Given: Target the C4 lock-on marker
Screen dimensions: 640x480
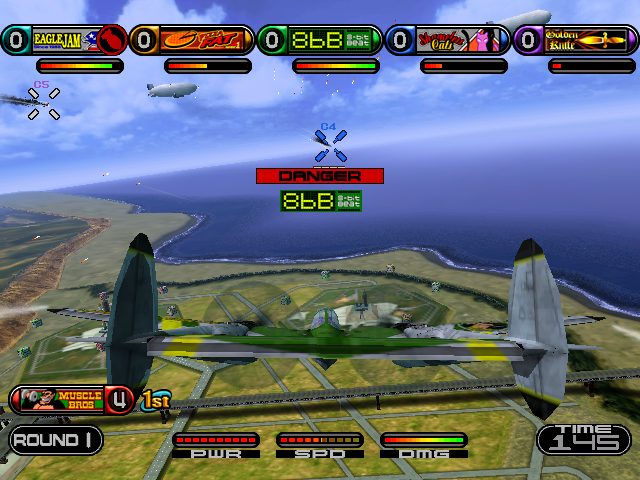Looking at the screenshot, I should point(329,147).
